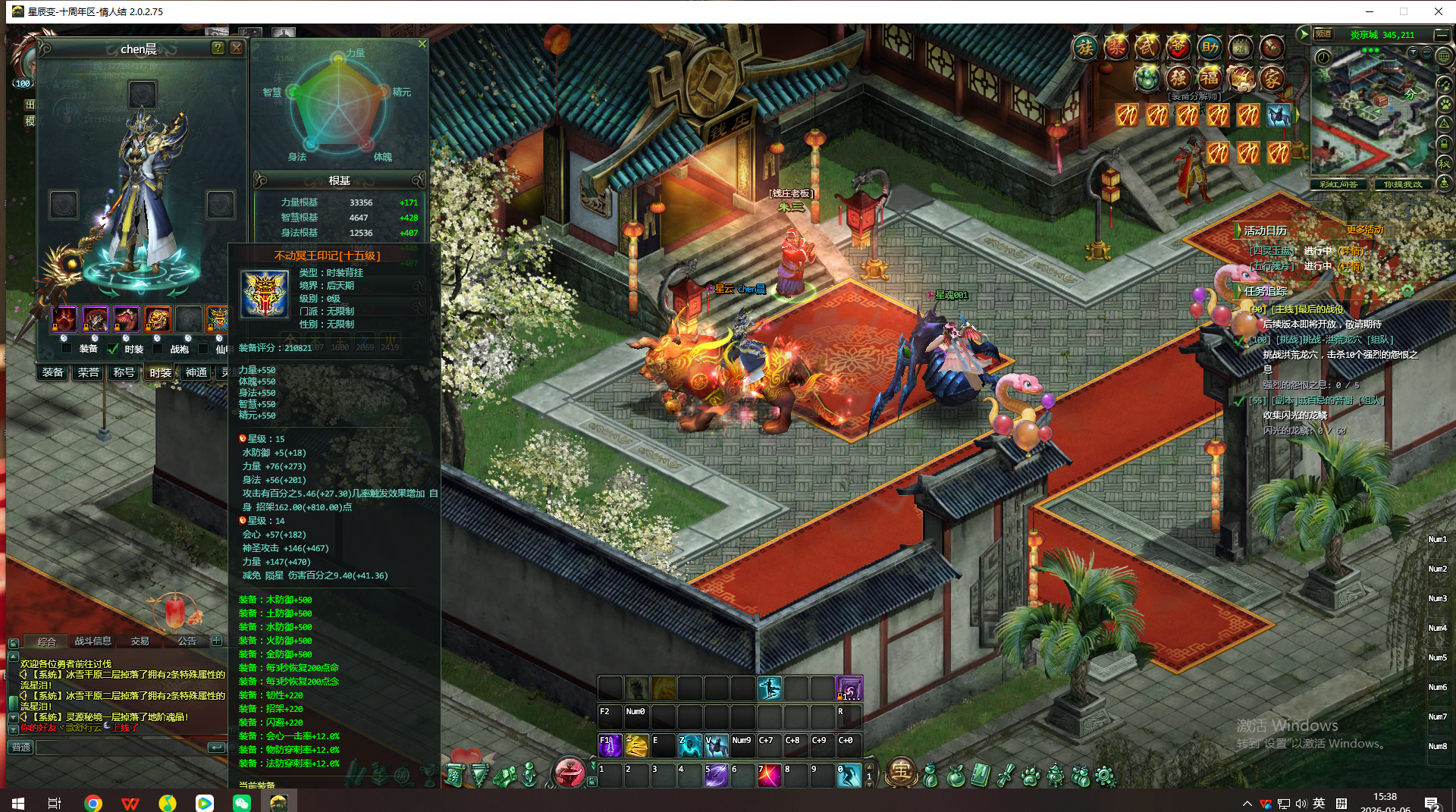This screenshot has height=812, width=1456.
Task: Open the 更多活动 link
Action: pos(1364,230)
